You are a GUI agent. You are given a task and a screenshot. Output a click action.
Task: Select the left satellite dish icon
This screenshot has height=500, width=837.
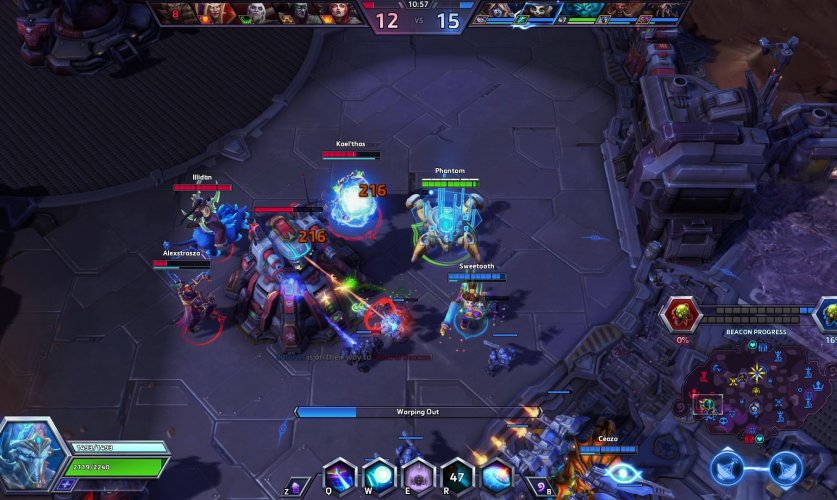tap(729, 466)
